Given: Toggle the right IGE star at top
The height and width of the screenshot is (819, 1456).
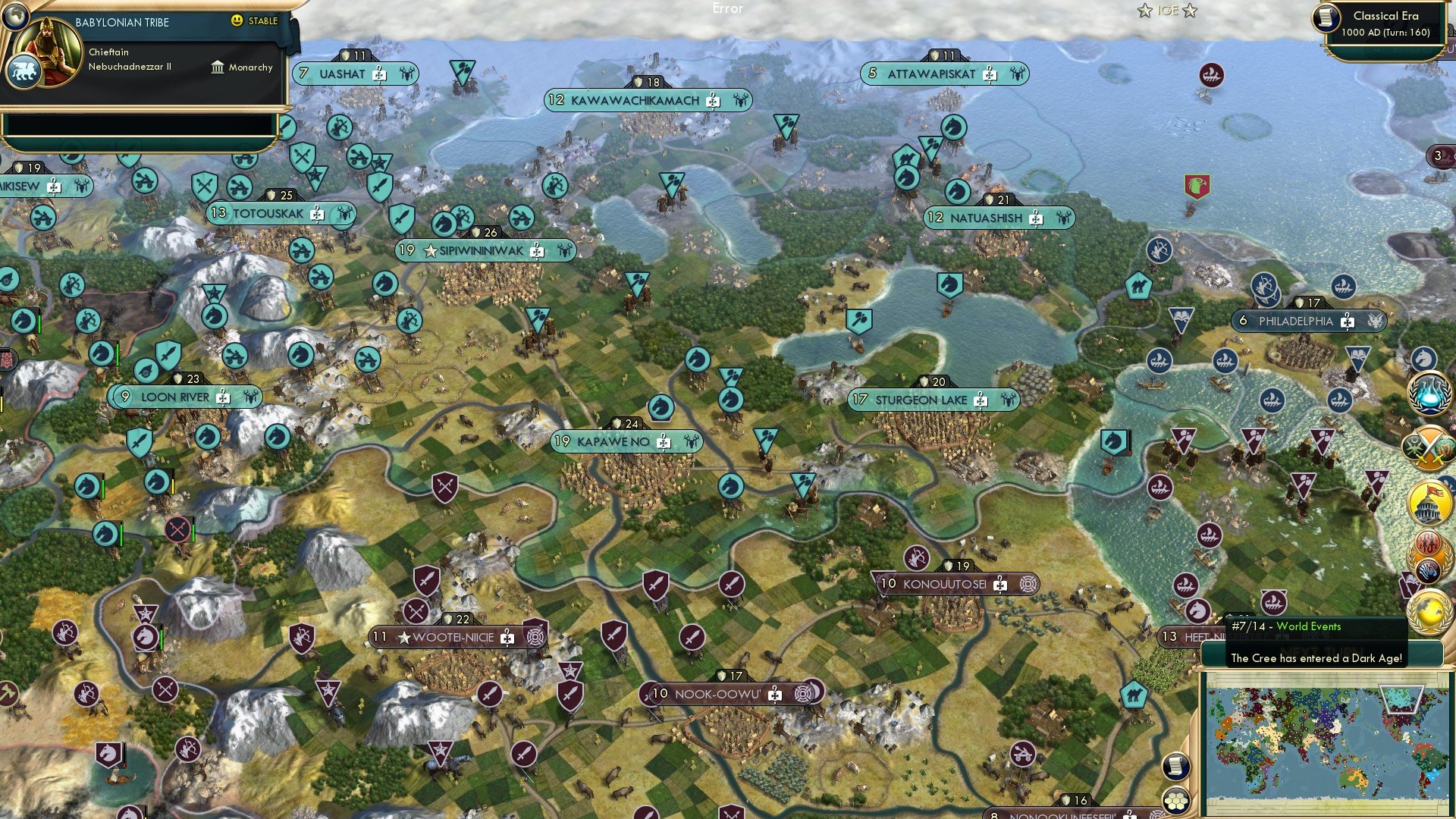Looking at the screenshot, I should [1191, 11].
